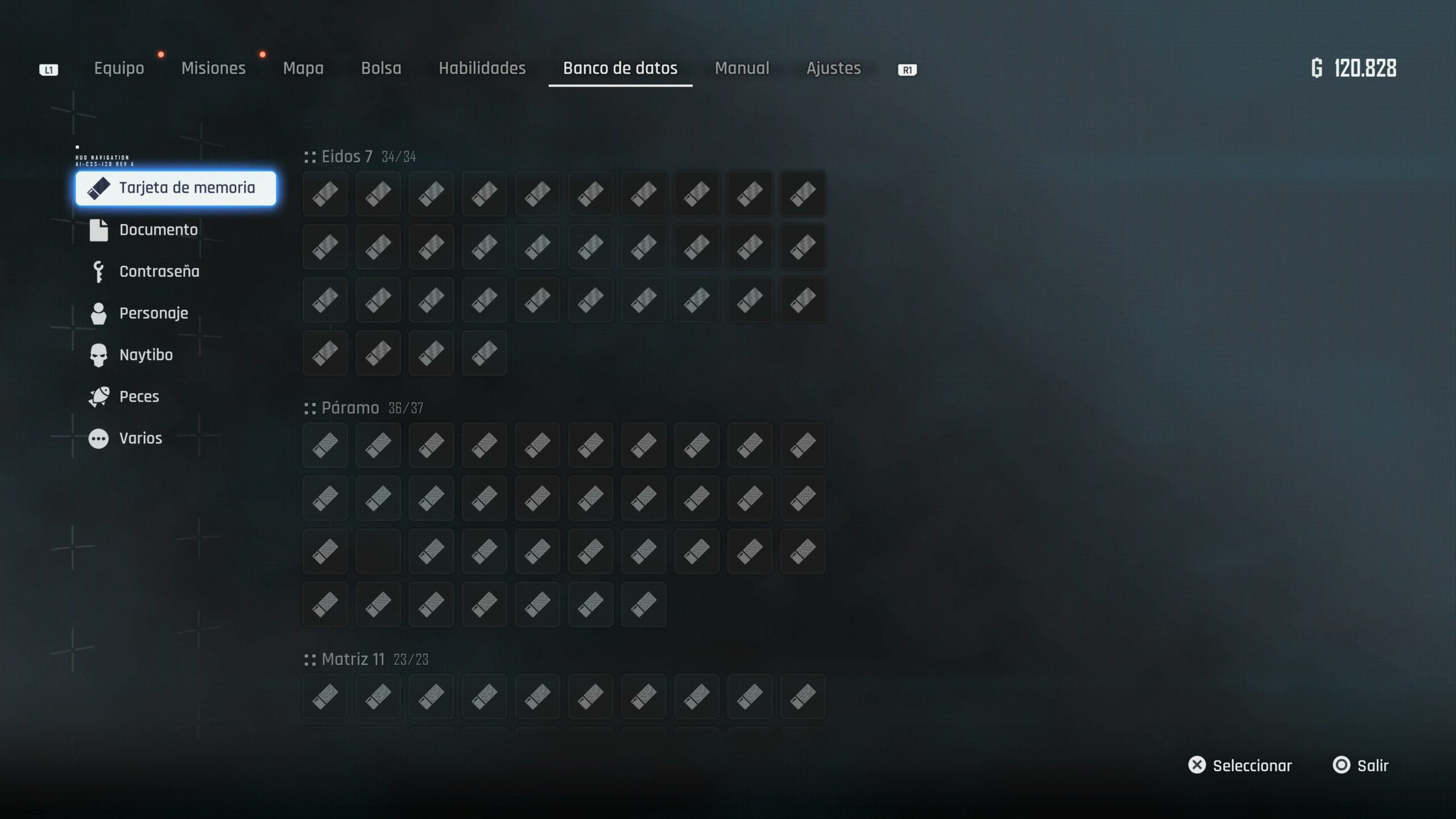Select the Banco de datos tab
This screenshot has width=1456, height=819.
[620, 68]
